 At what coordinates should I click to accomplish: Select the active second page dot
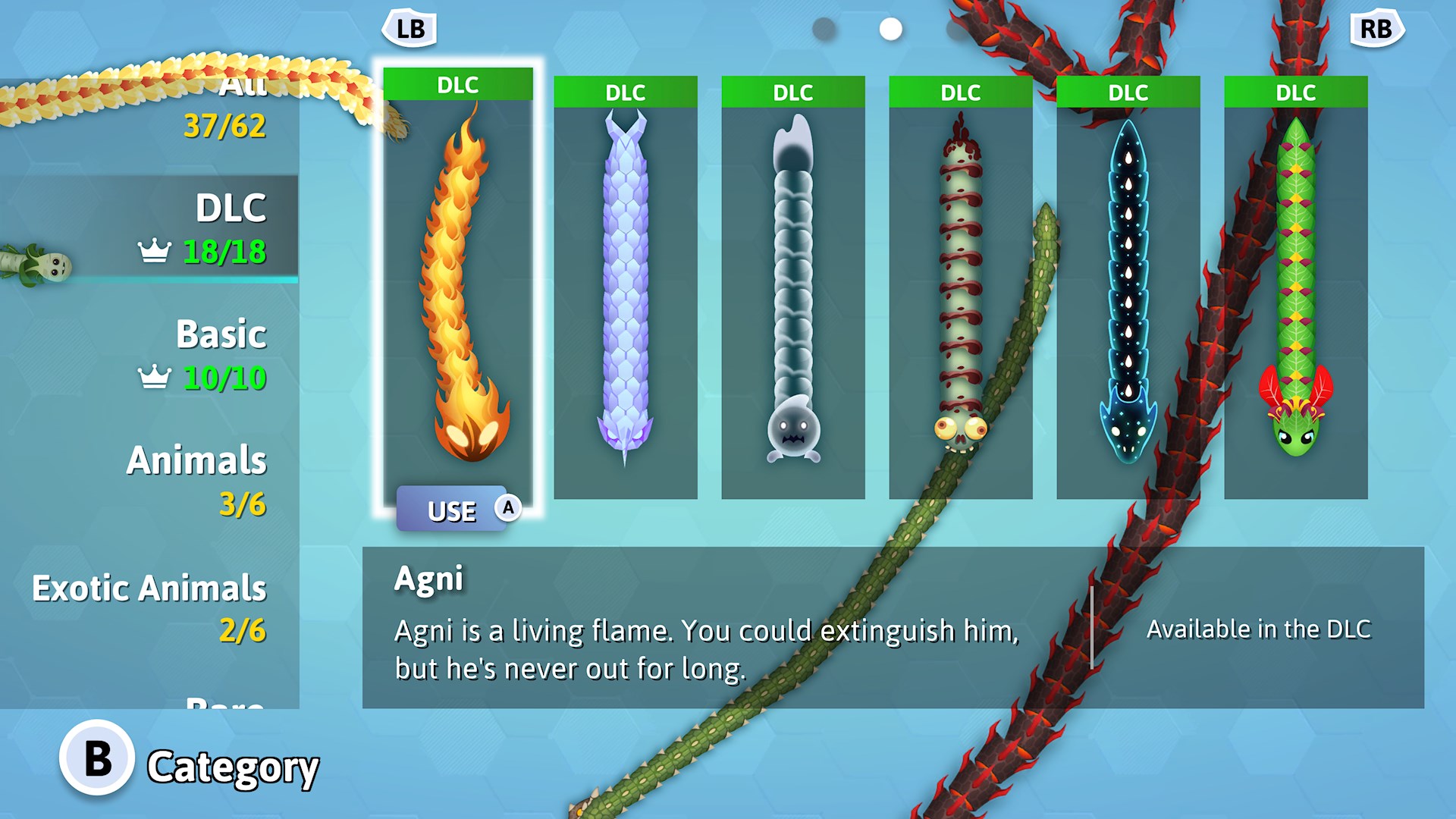point(890,27)
